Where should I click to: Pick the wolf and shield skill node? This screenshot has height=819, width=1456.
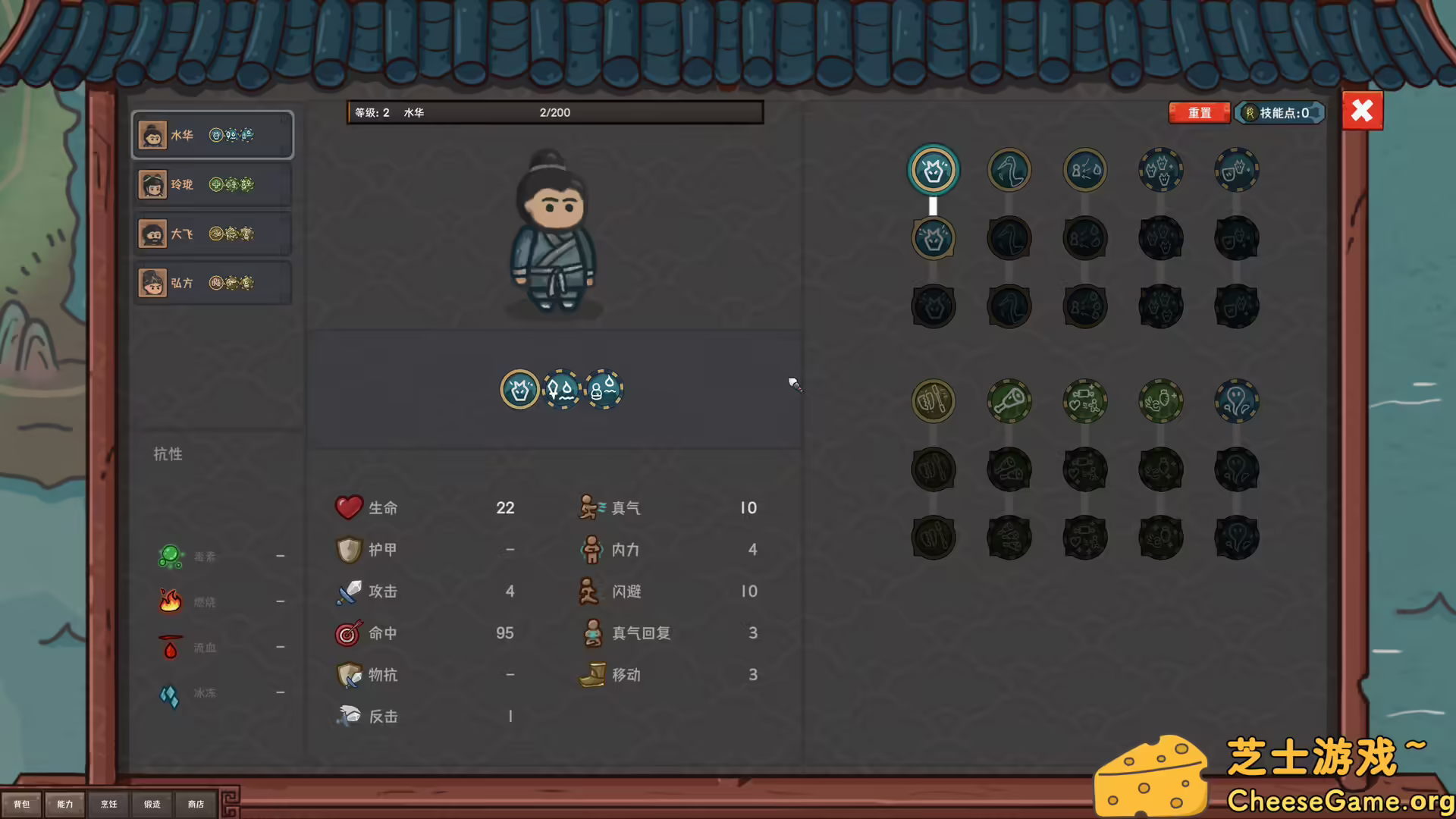[x=1236, y=170]
